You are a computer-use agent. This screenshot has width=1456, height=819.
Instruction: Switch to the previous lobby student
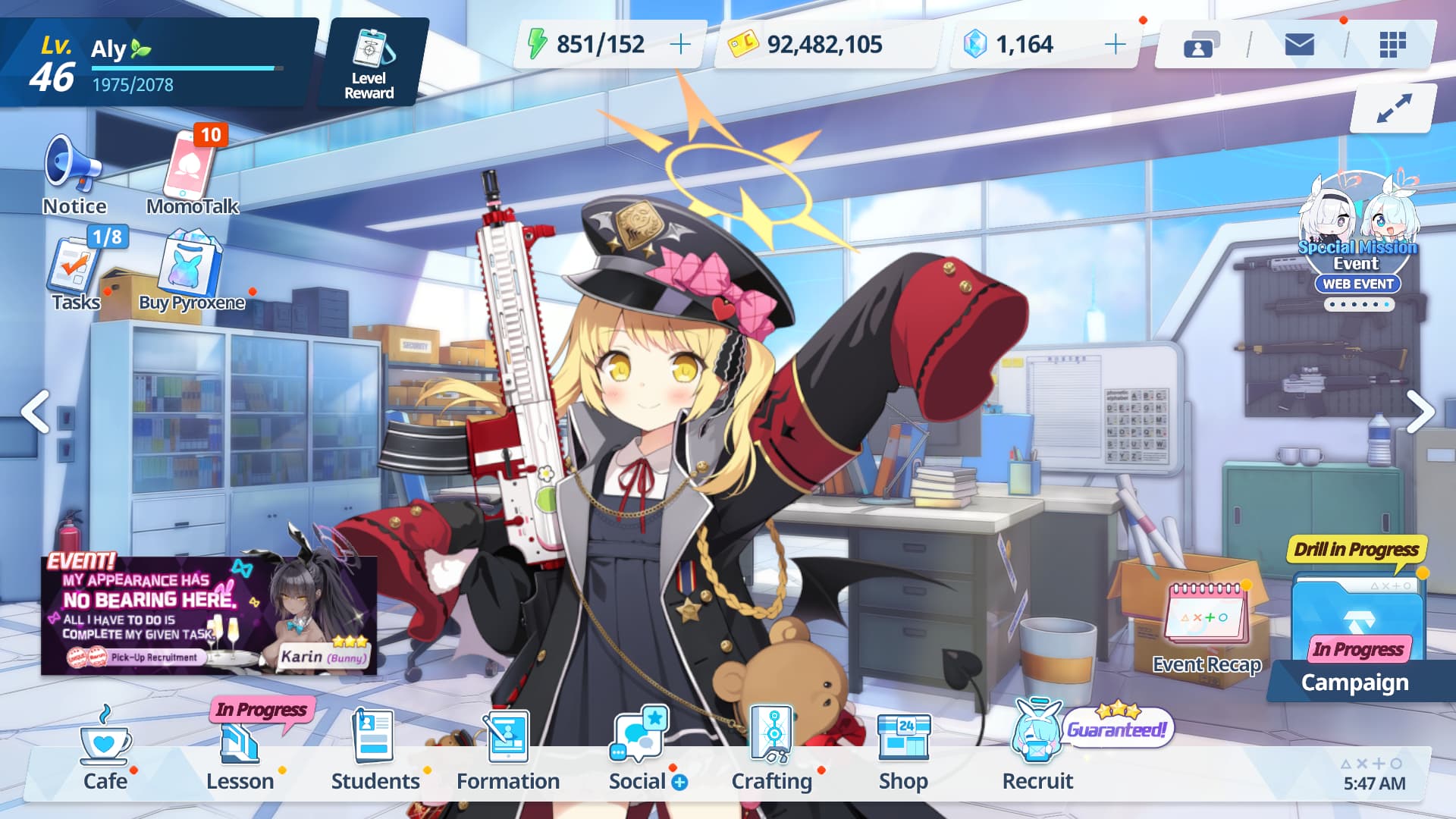click(35, 412)
